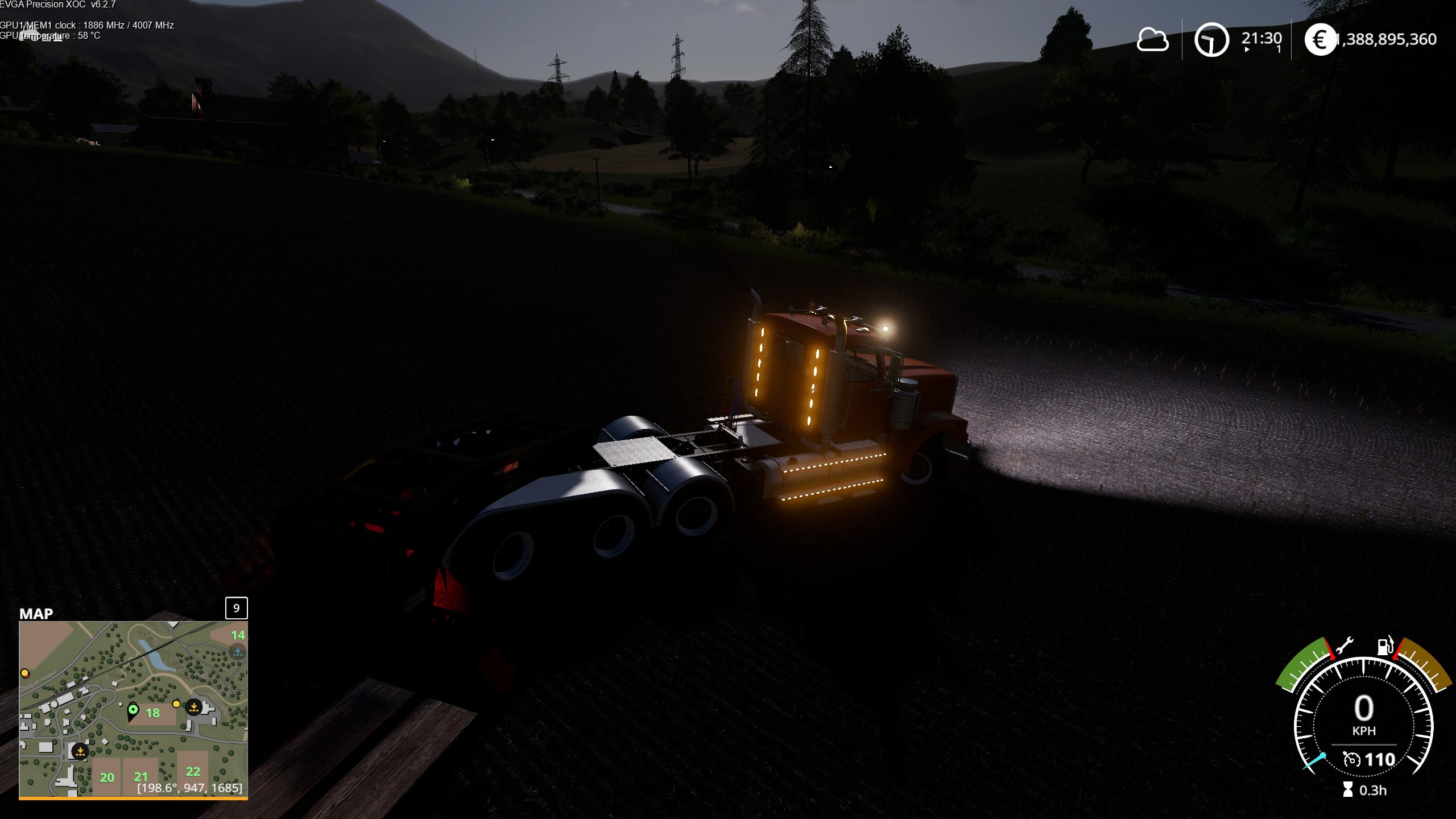Click the wrench vehicle damage icon
The width and height of the screenshot is (1456, 819).
tap(1345, 647)
